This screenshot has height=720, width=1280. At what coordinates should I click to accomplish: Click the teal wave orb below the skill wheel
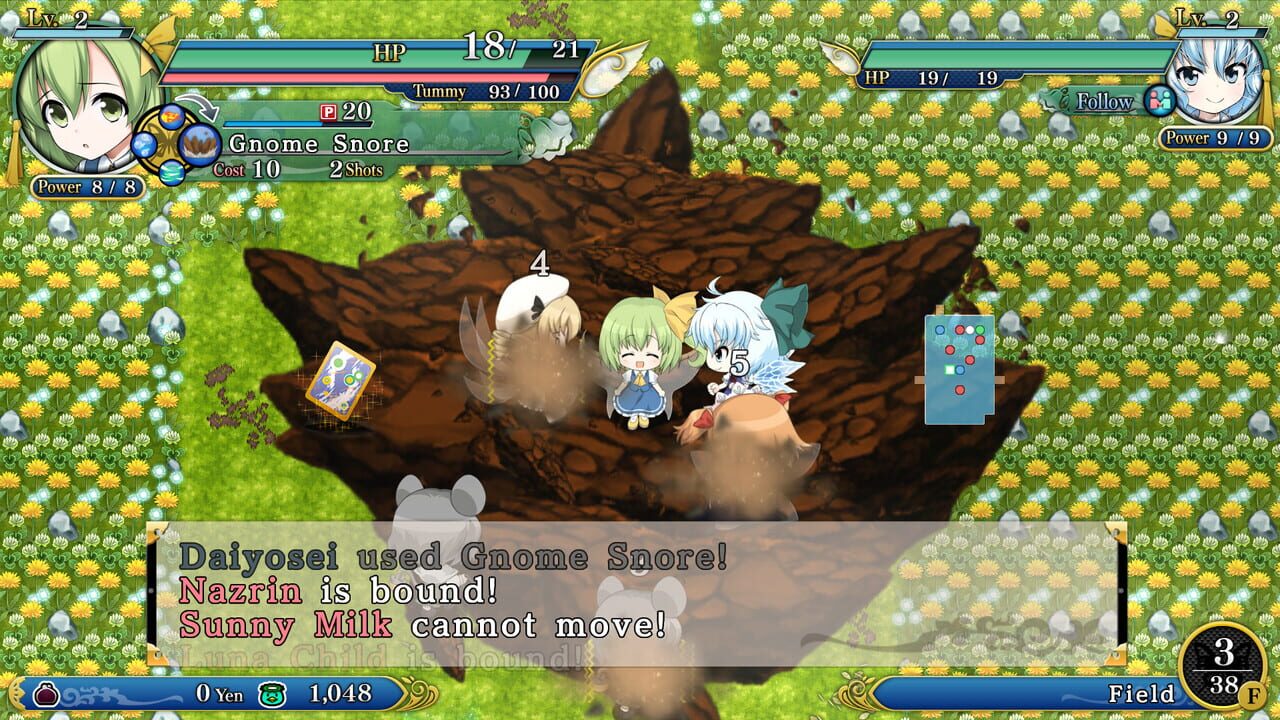172,172
